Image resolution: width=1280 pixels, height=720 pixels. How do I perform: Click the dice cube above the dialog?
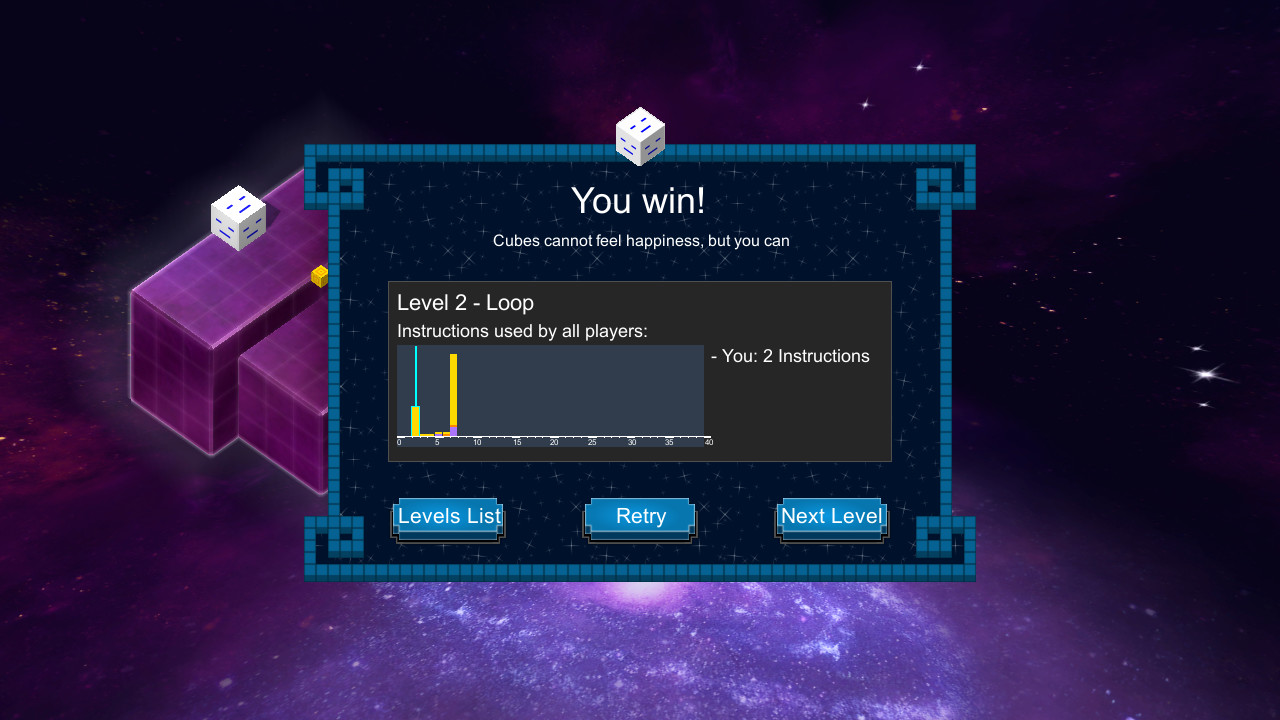click(x=640, y=135)
